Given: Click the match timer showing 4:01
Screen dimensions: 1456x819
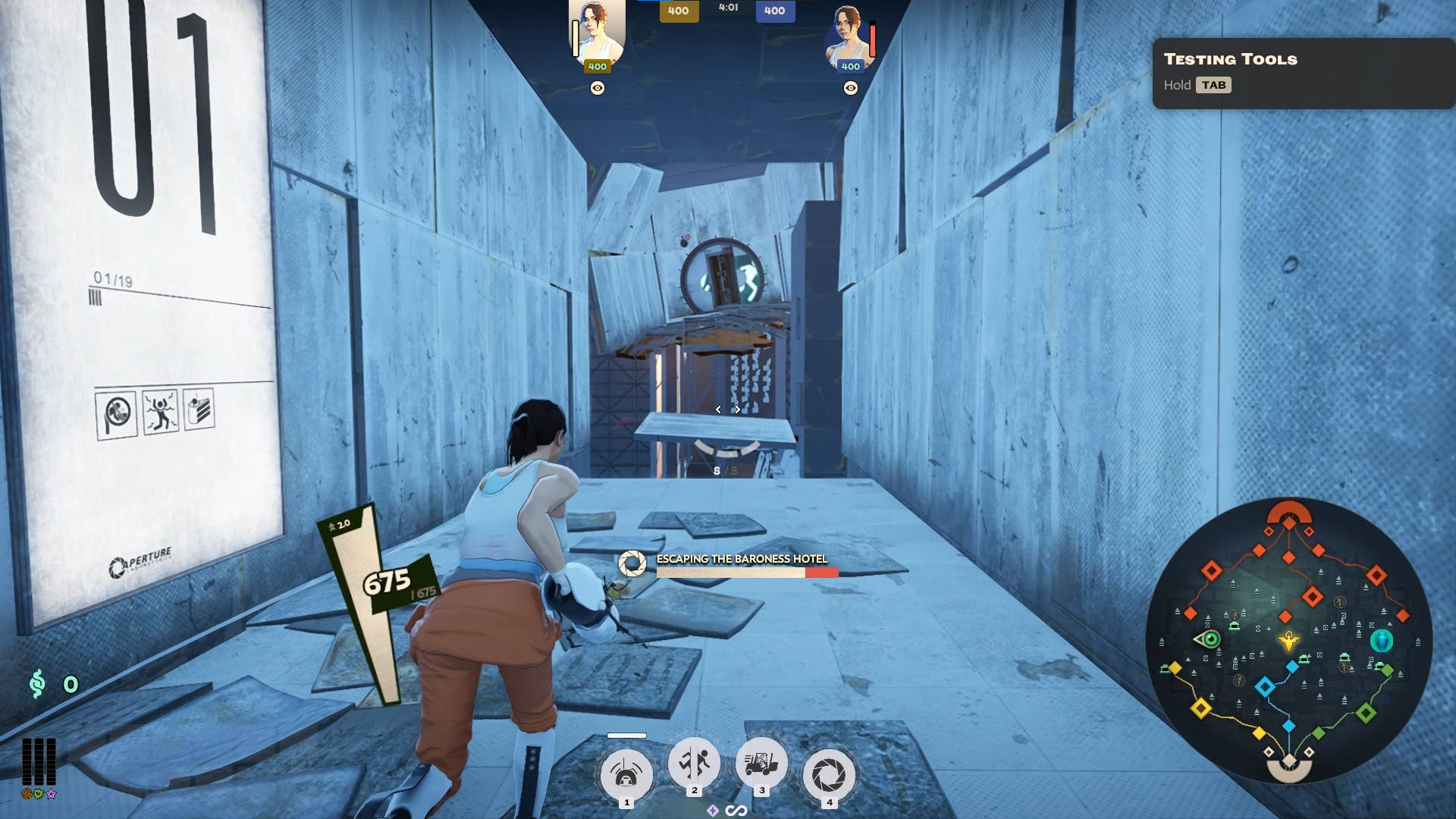Looking at the screenshot, I should (x=728, y=8).
